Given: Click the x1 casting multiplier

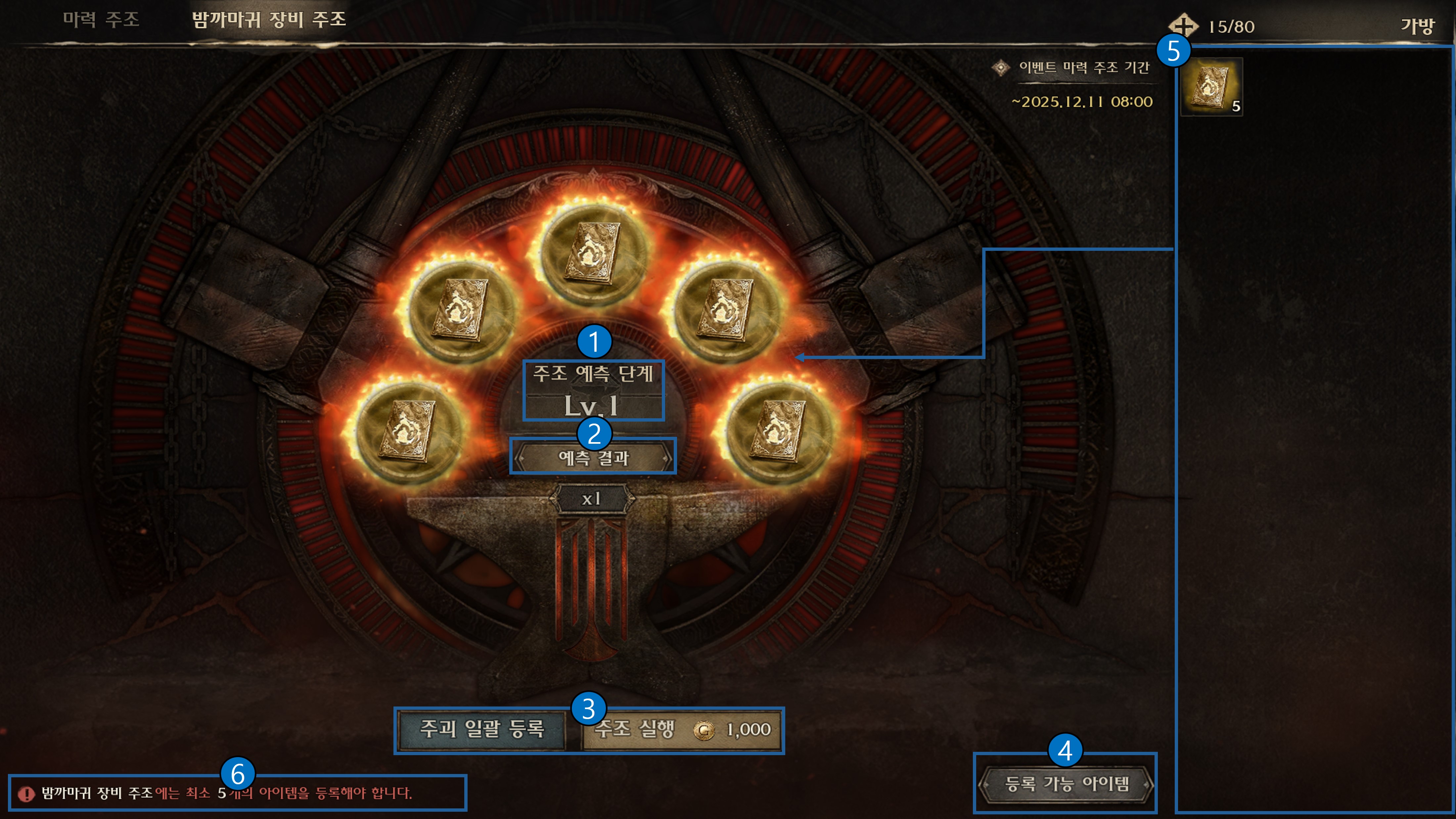Looking at the screenshot, I should pyautogui.click(x=592, y=499).
